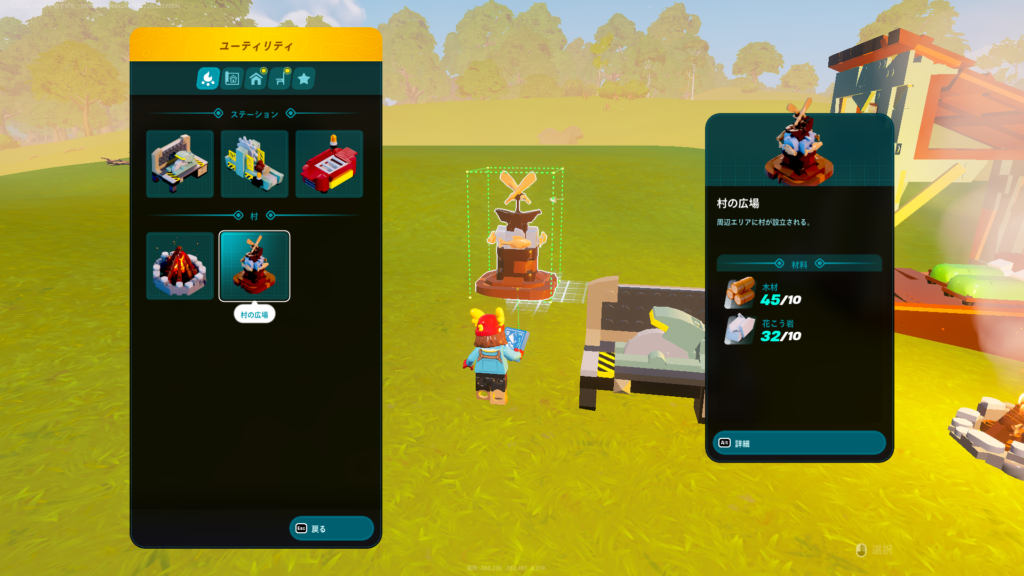Pick the red station with an orange beacon
Image resolution: width=1024 pixels, height=576 pixels.
[x=329, y=164]
